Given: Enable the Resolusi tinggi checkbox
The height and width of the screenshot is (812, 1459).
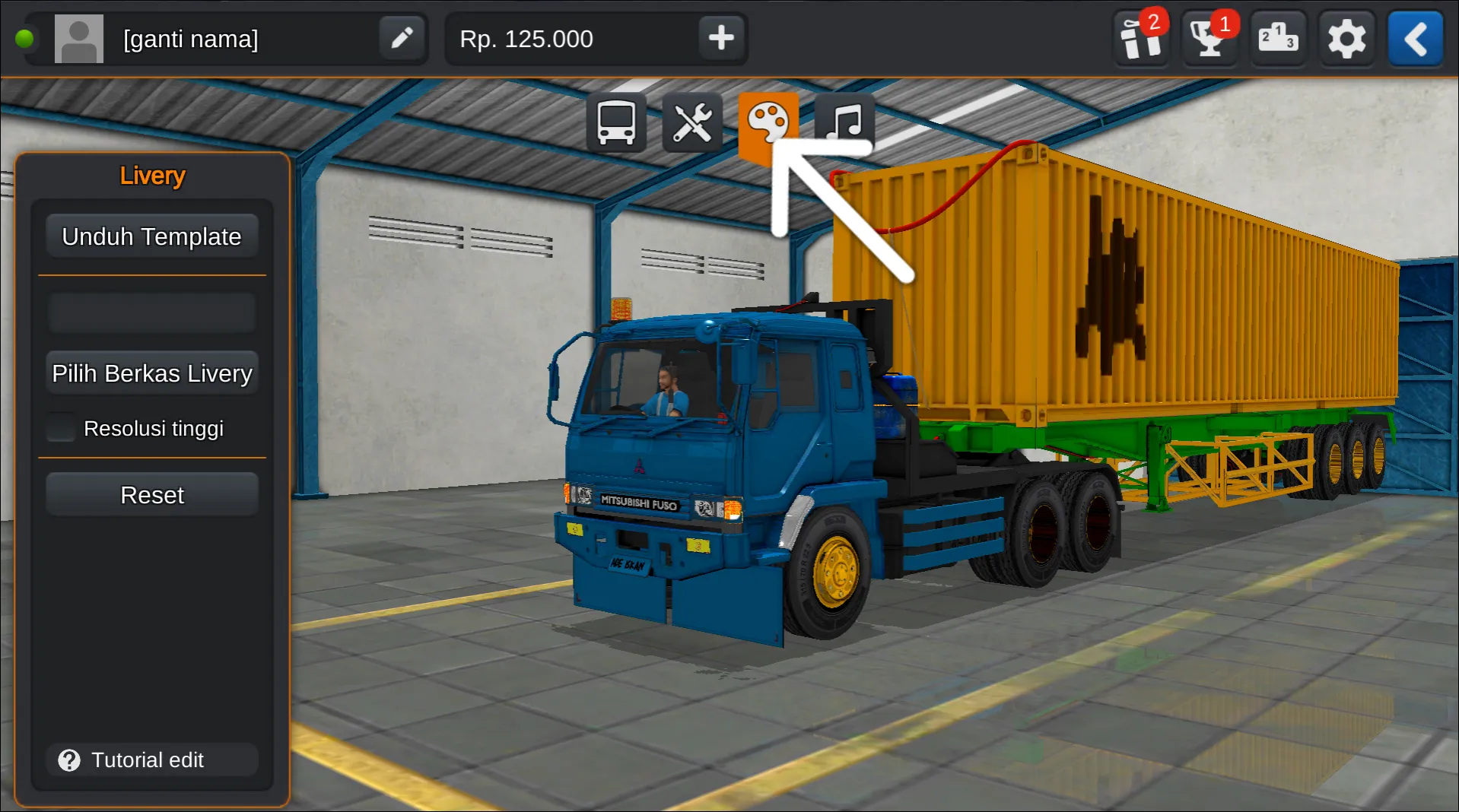Looking at the screenshot, I should point(60,427).
